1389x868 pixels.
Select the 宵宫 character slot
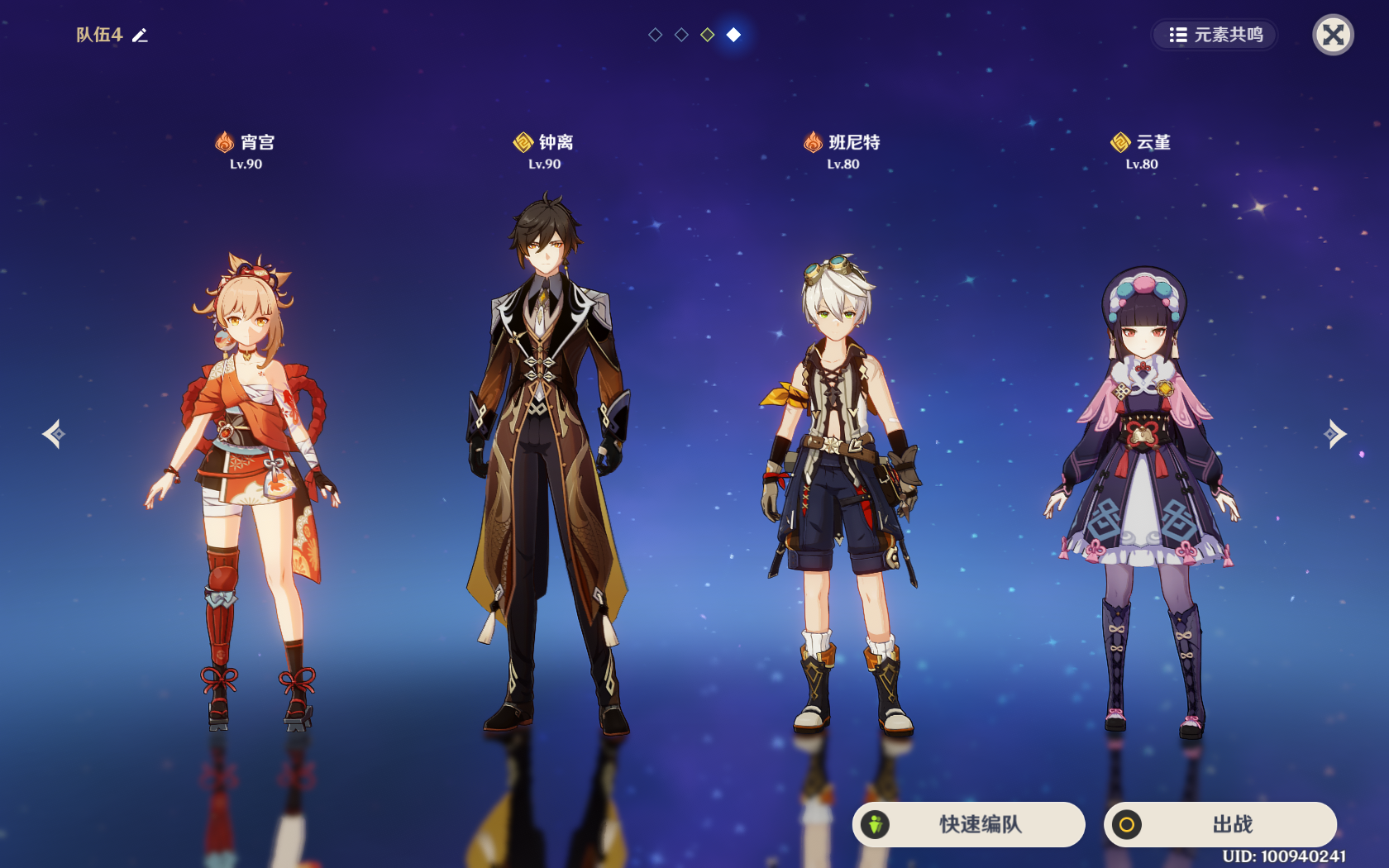246,488
